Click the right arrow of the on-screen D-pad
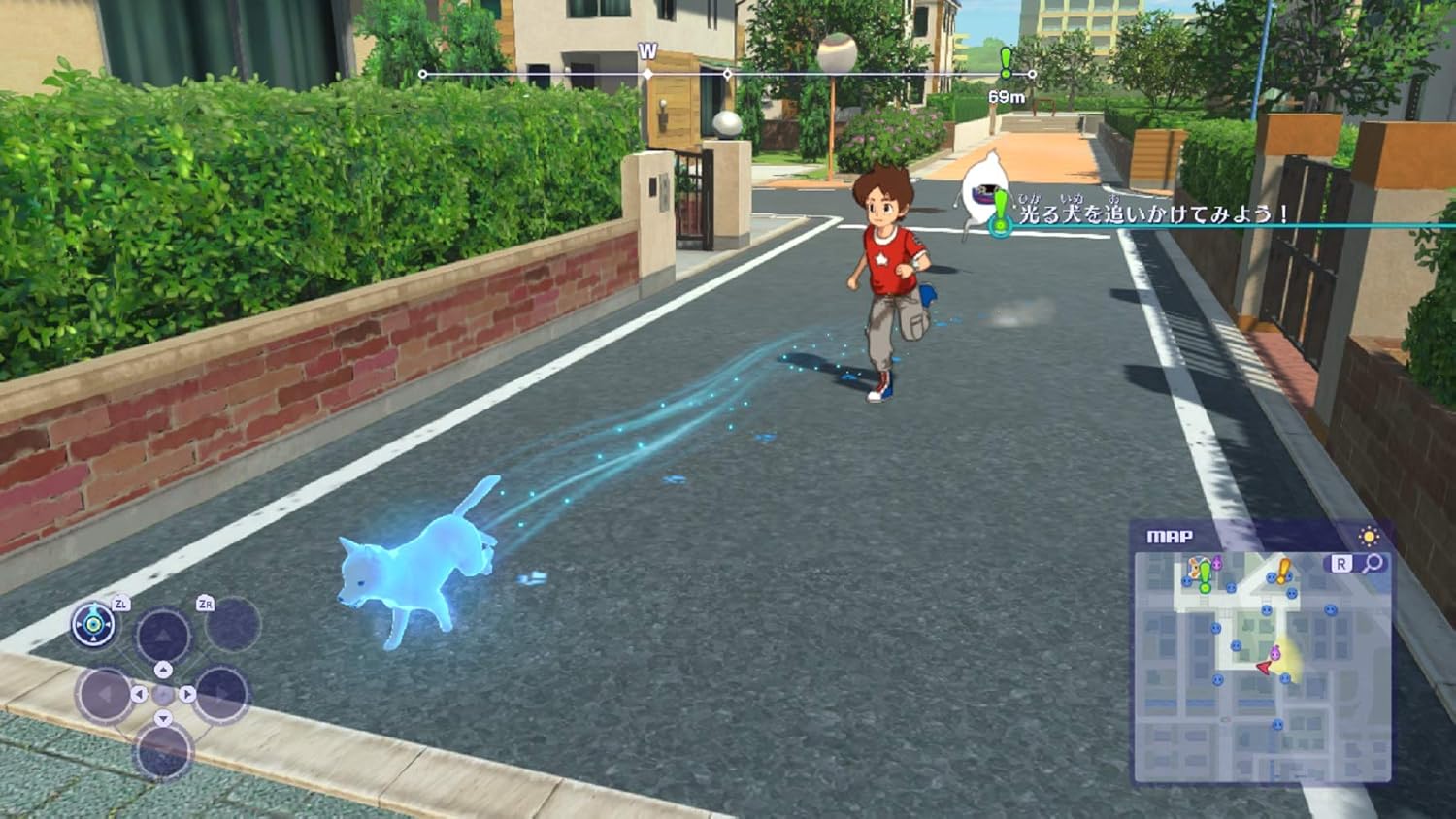 pos(186,693)
